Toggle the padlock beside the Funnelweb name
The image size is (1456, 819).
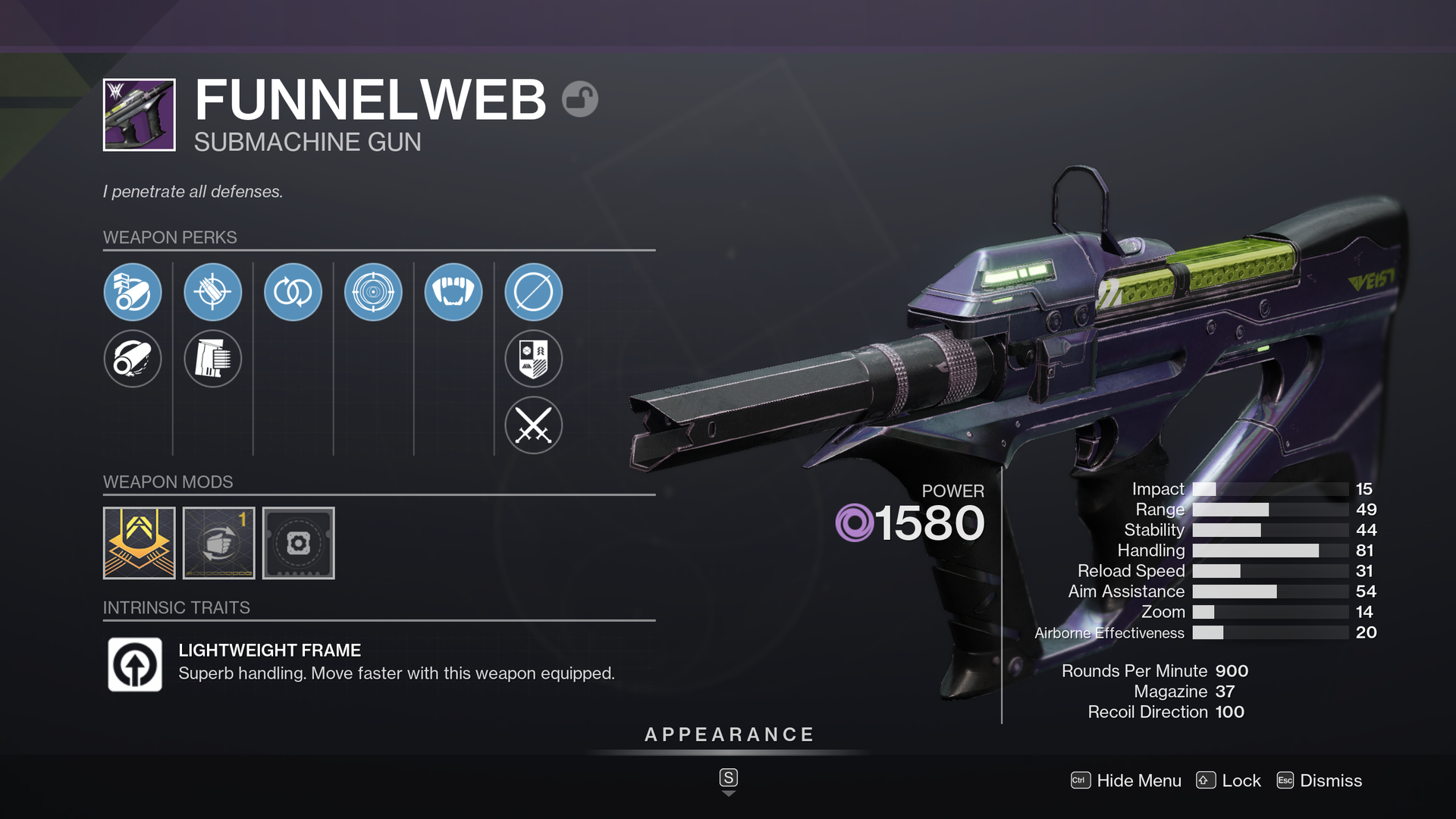pyautogui.click(x=579, y=99)
